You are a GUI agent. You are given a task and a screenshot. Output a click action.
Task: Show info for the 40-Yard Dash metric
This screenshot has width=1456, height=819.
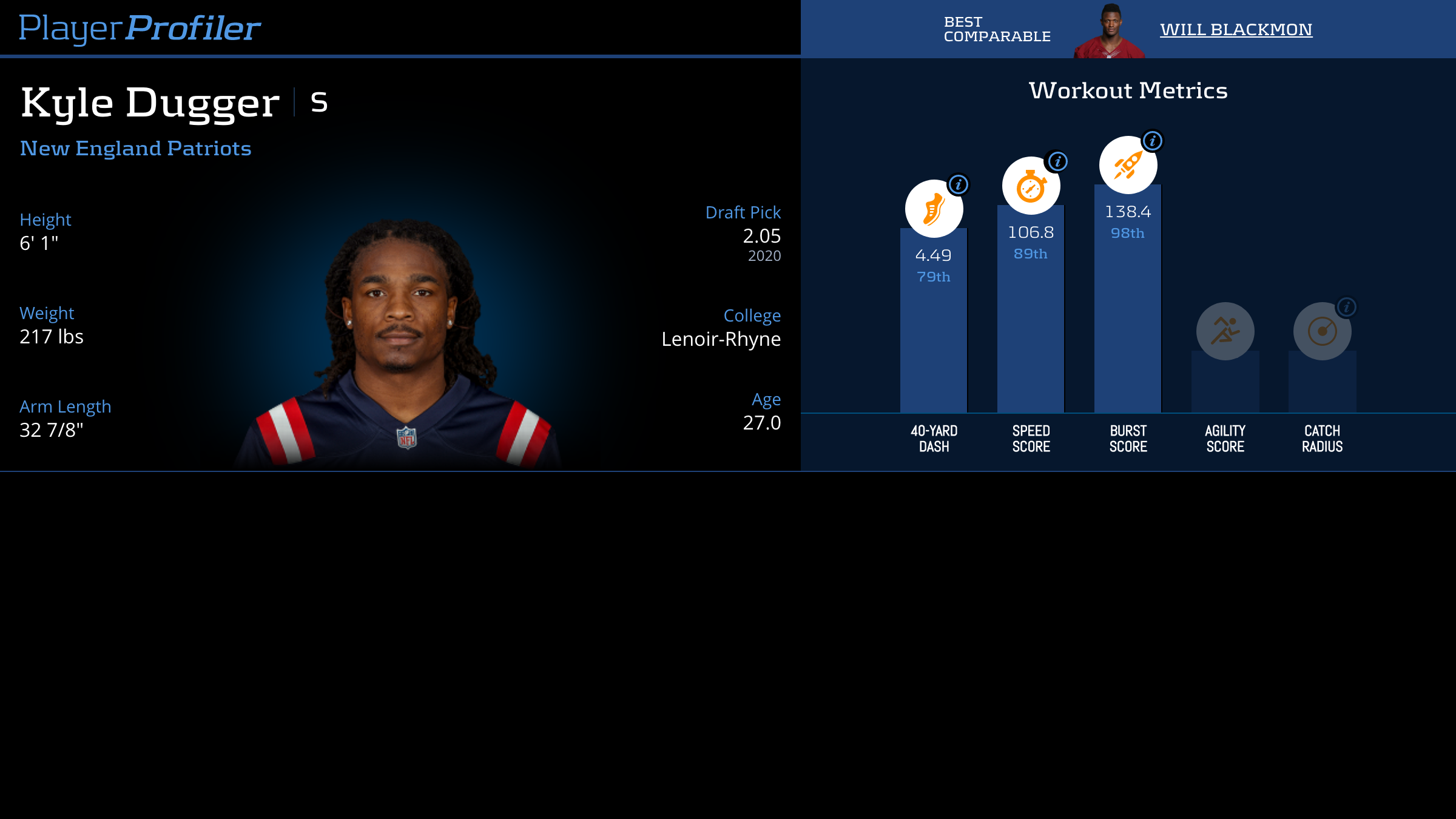click(x=959, y=184)
